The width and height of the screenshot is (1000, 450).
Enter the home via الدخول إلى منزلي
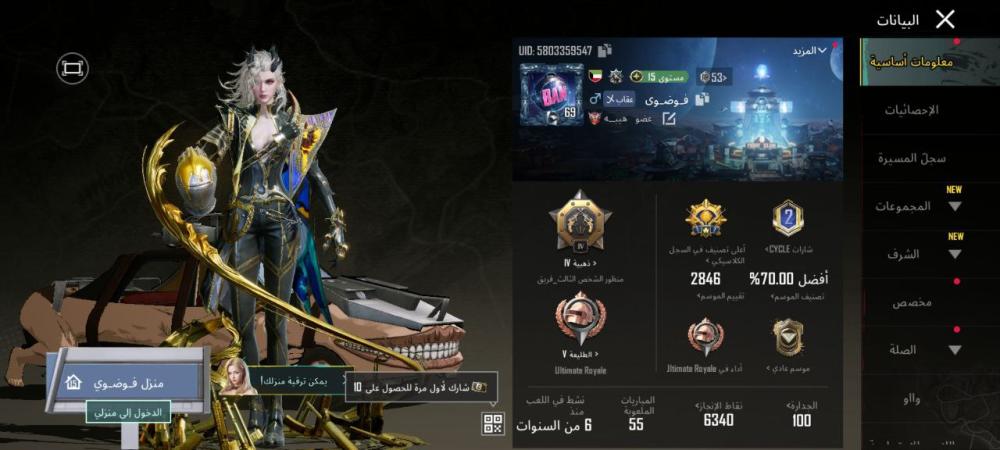click(x=128, y=411)
